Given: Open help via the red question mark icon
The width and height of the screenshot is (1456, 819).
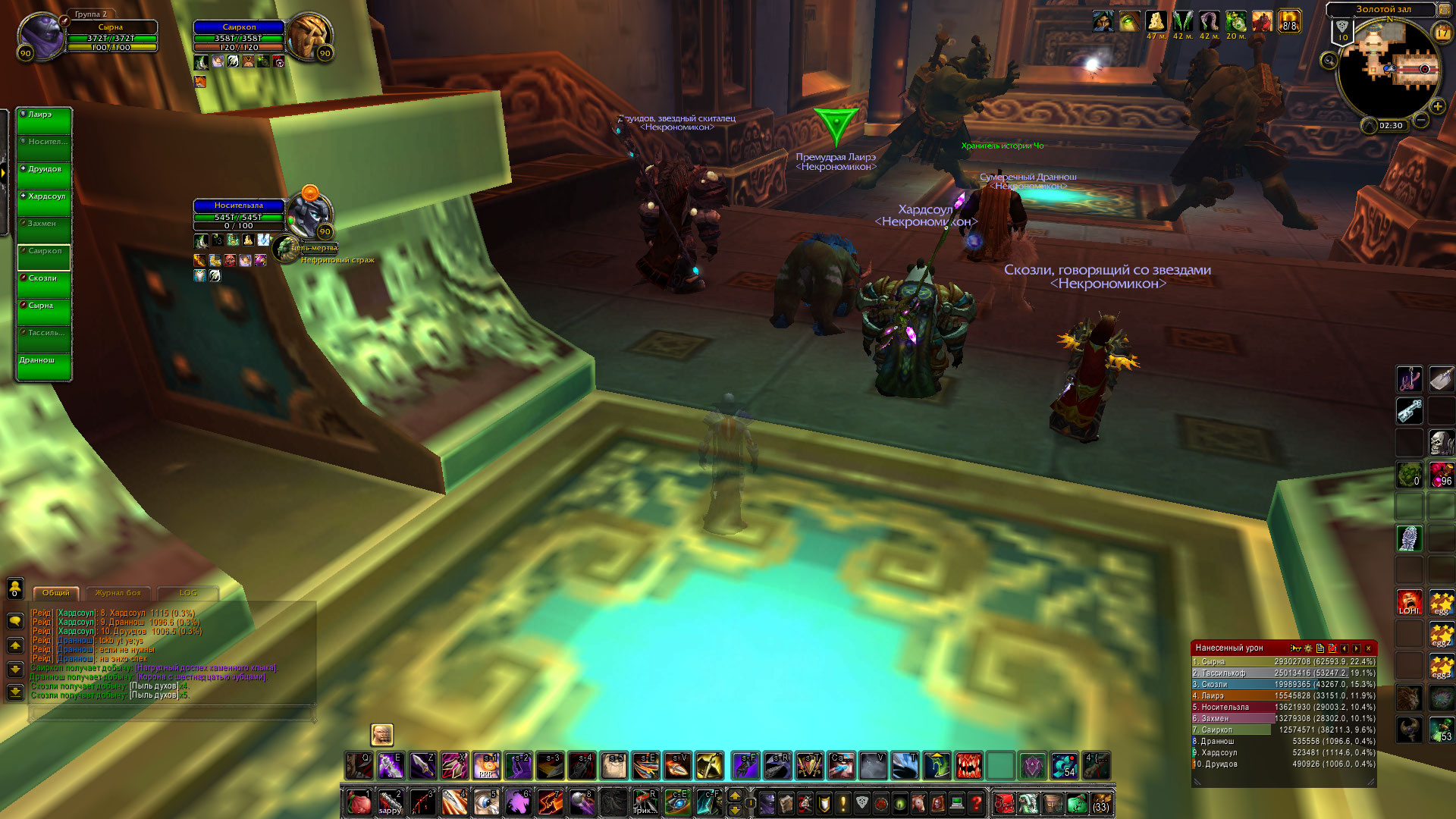Looking at the screenshot, I should pyautogui.click(x=976, y=803).
